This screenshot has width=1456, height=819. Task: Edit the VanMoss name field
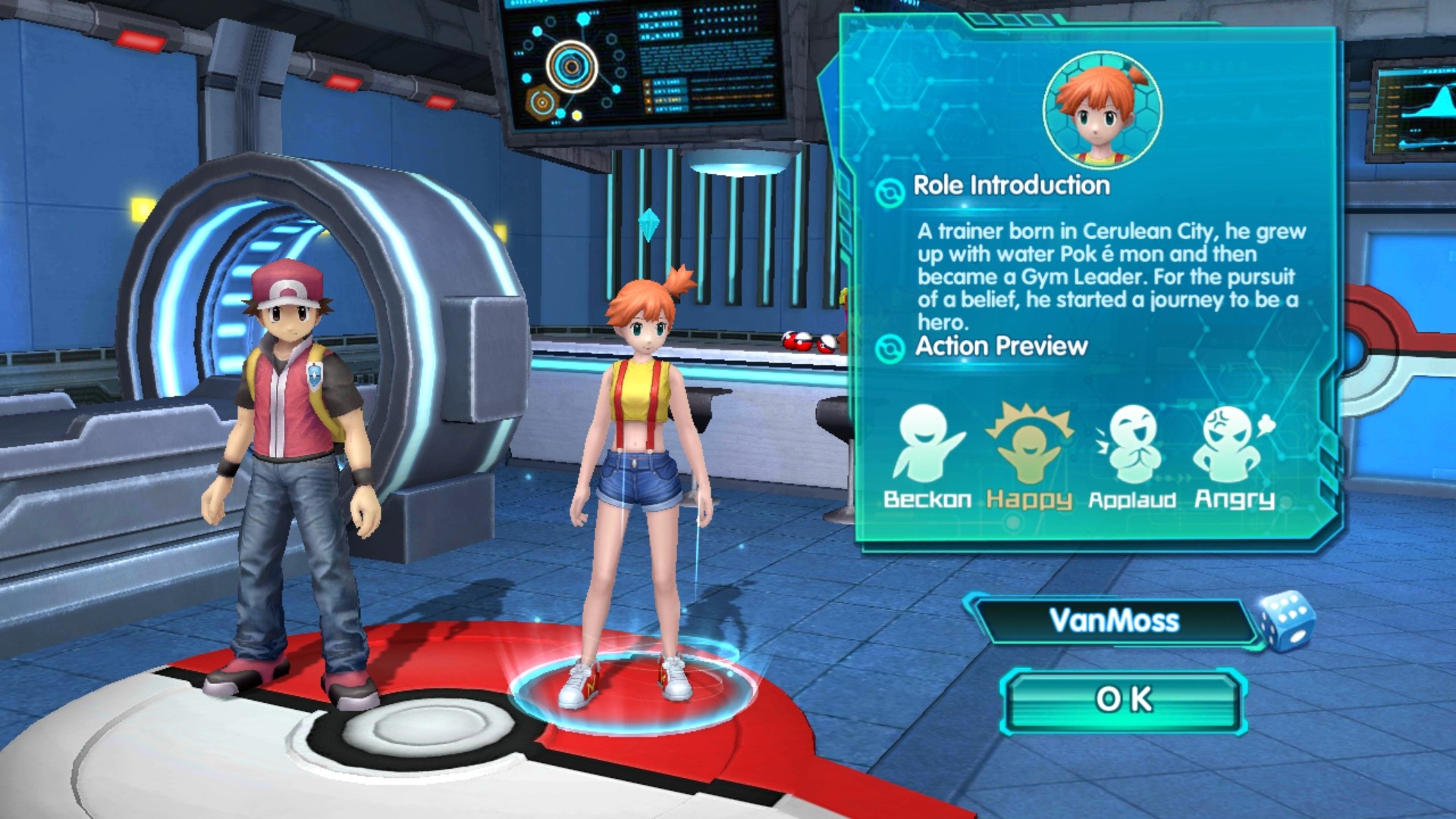pos(1113,621)
